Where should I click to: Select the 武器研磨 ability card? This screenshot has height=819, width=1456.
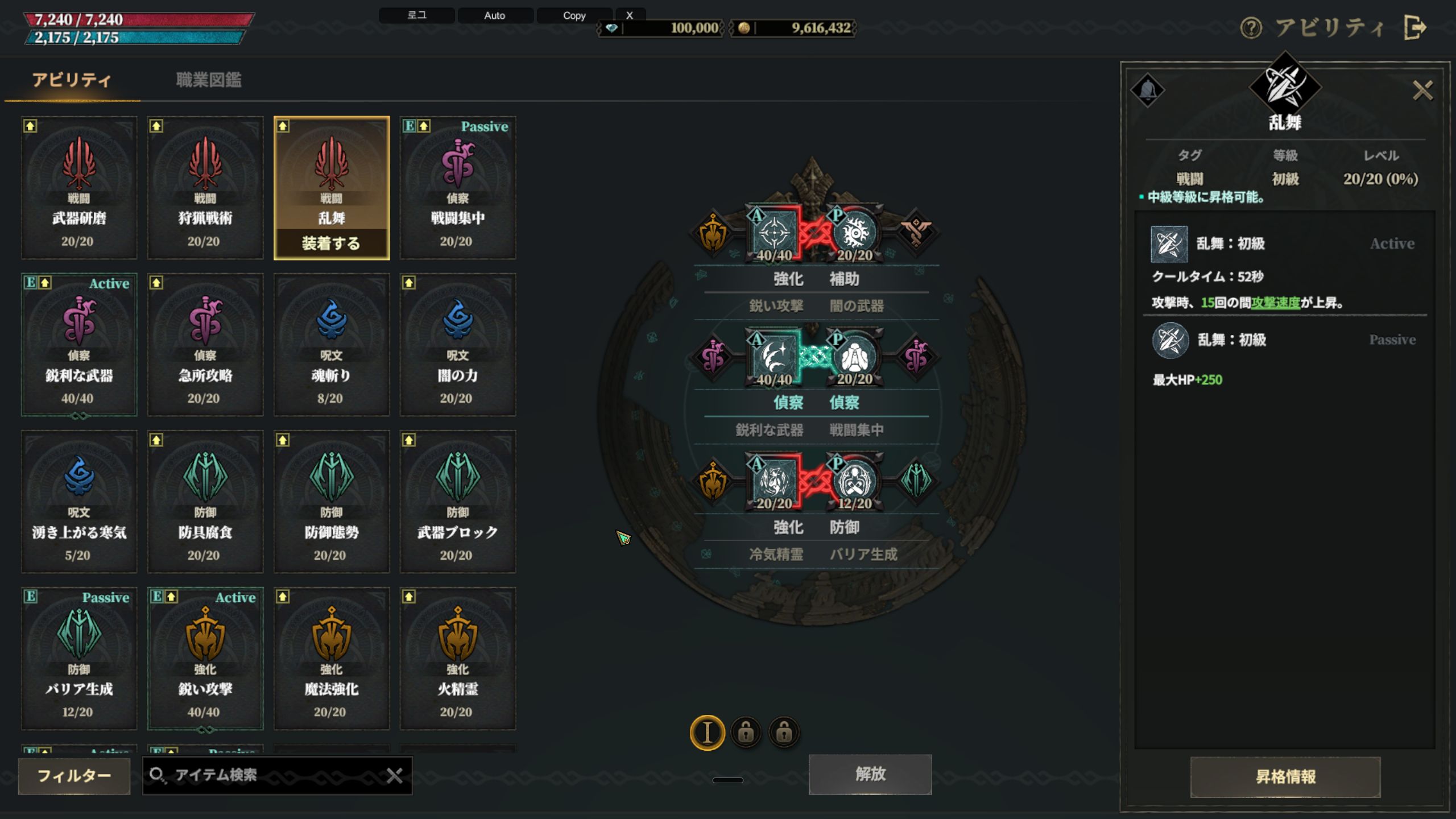[x=79, y=188]
